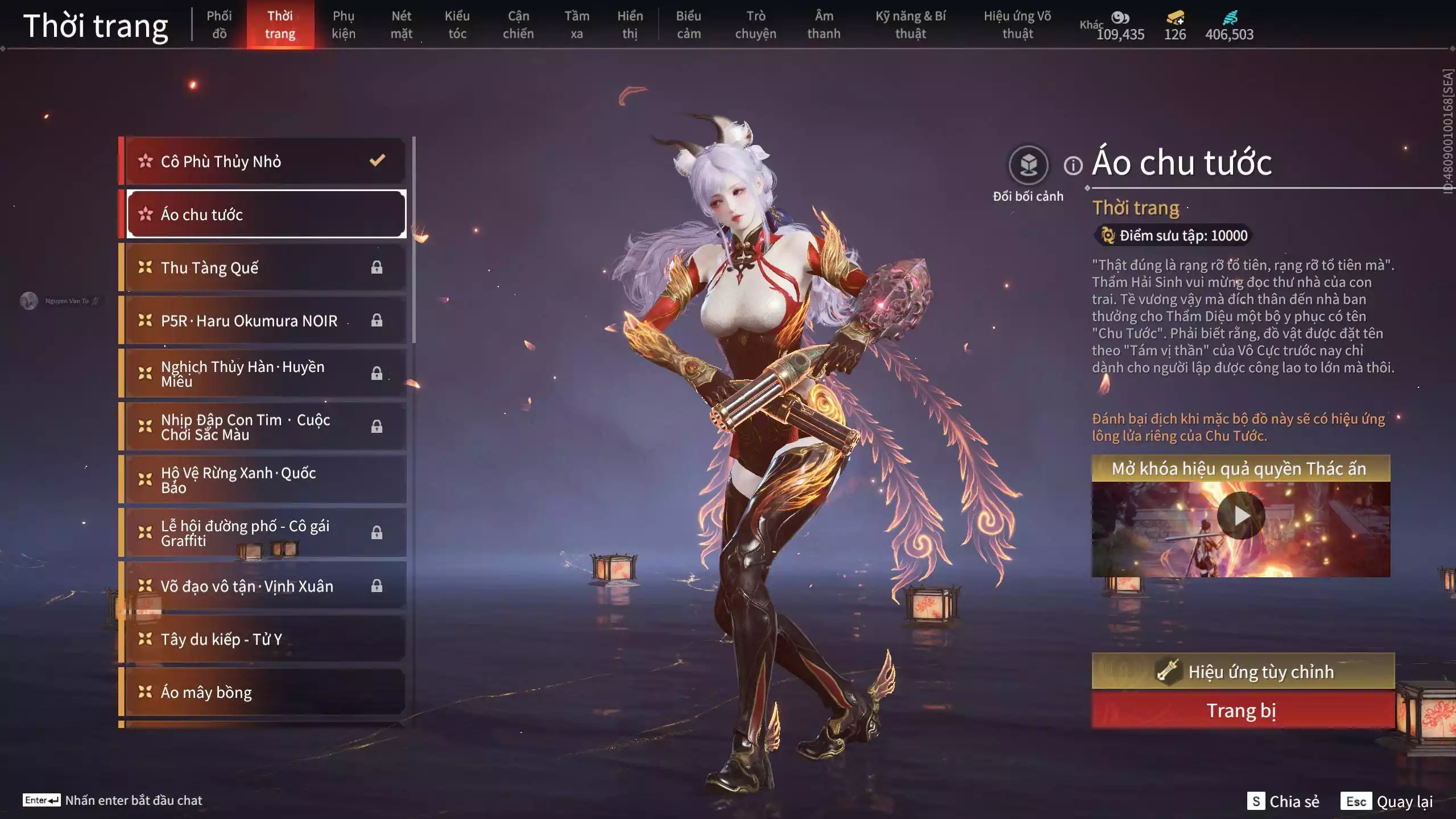The width and height of the screenshot is (1456, 819).
Task: Pick the P5R Haru Okumura NOIR outfit
Action: pyautogui.click(x=265, y=321)
